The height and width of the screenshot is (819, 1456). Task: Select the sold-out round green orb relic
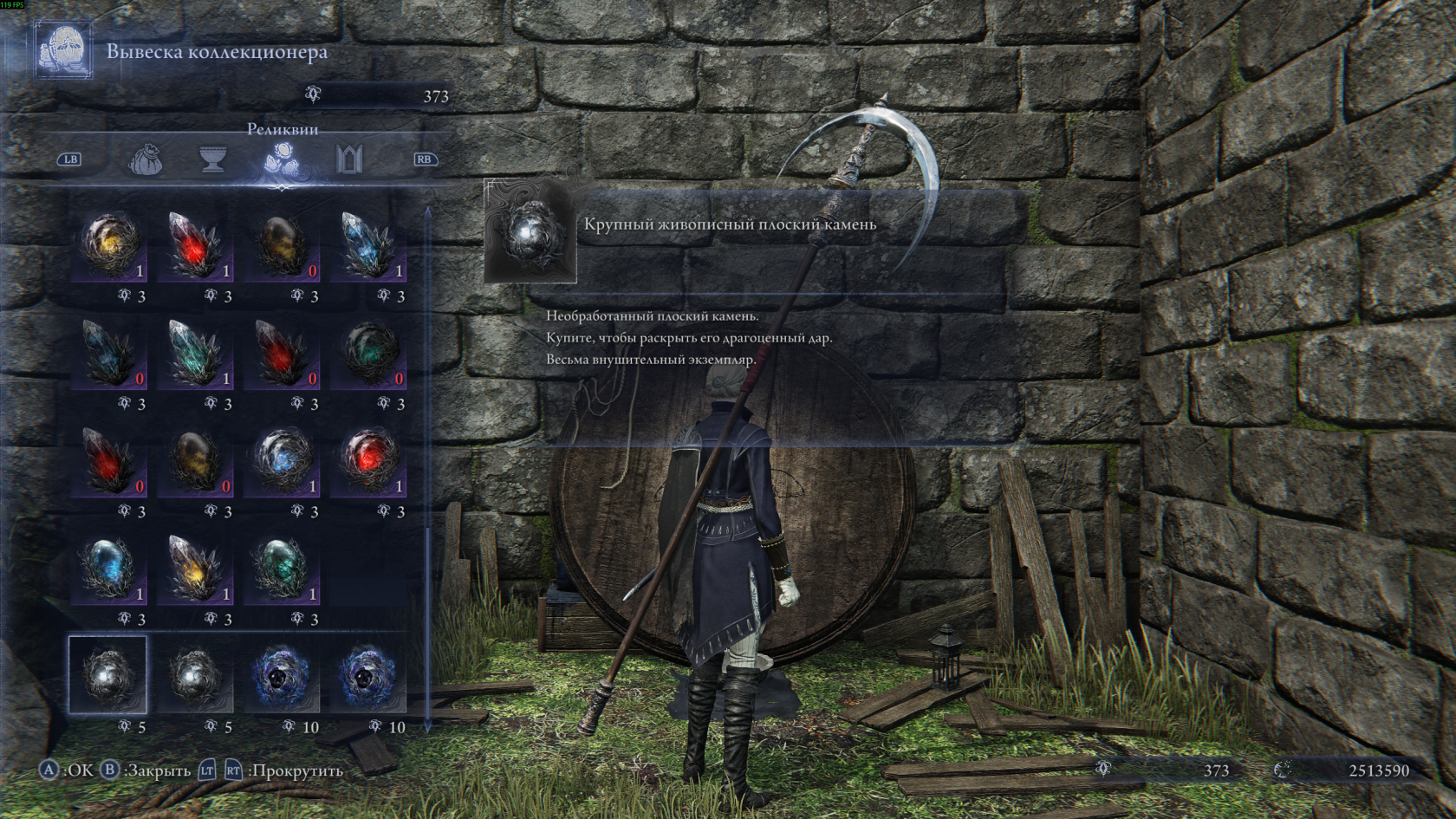tap(369, 353)
